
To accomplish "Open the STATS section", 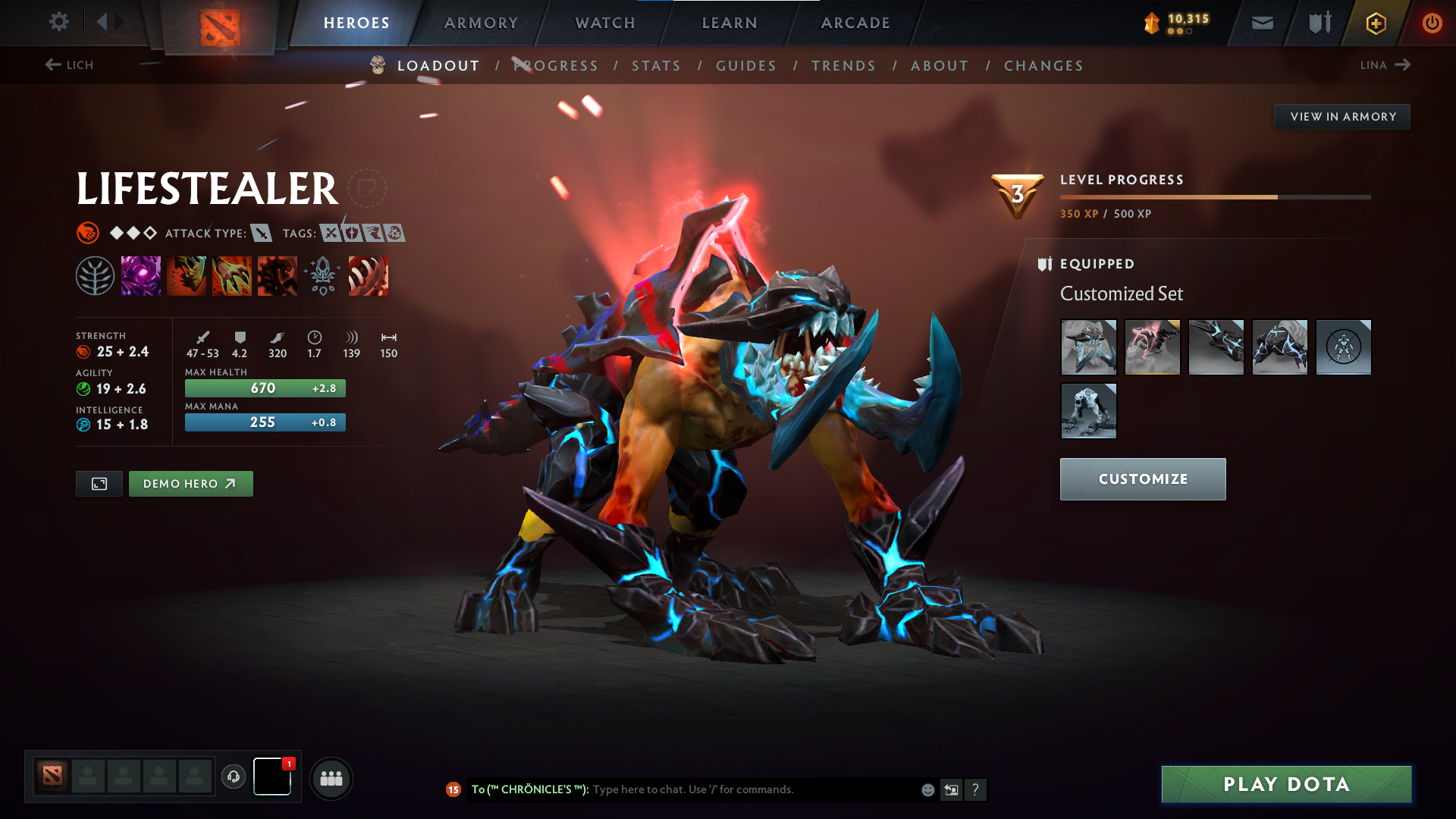I will (x=656, y=66).
